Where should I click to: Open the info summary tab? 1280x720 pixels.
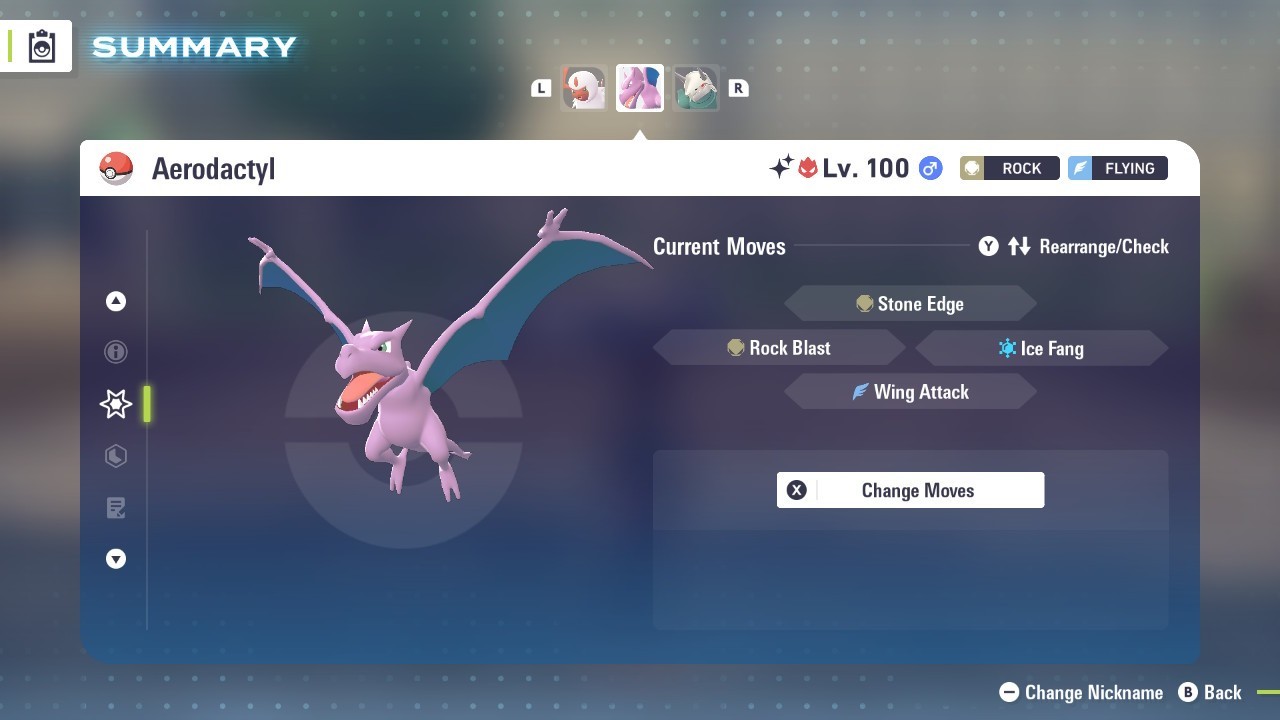pyautogui.click(x=116, y=352)
